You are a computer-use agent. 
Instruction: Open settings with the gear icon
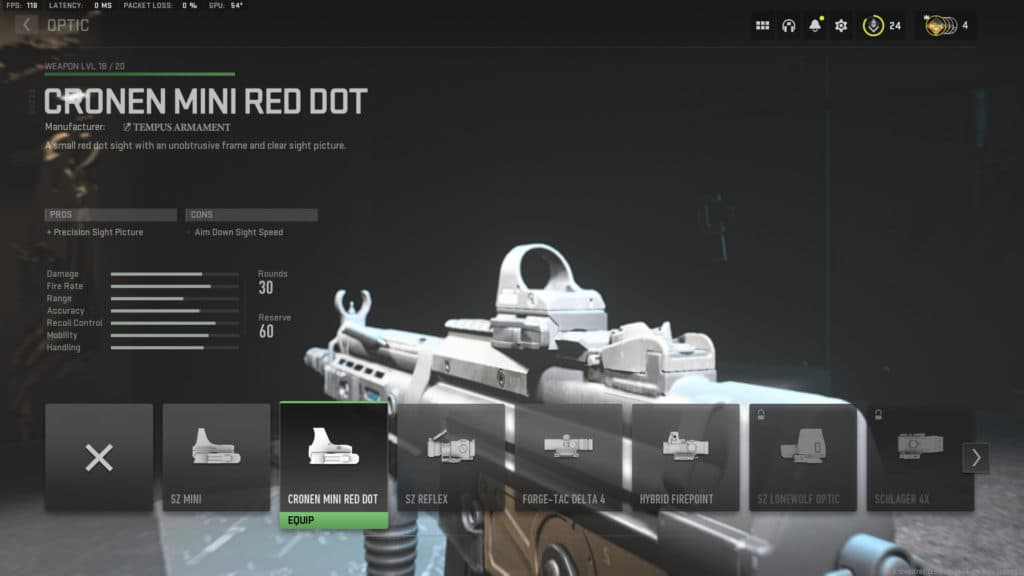(841, 26)
